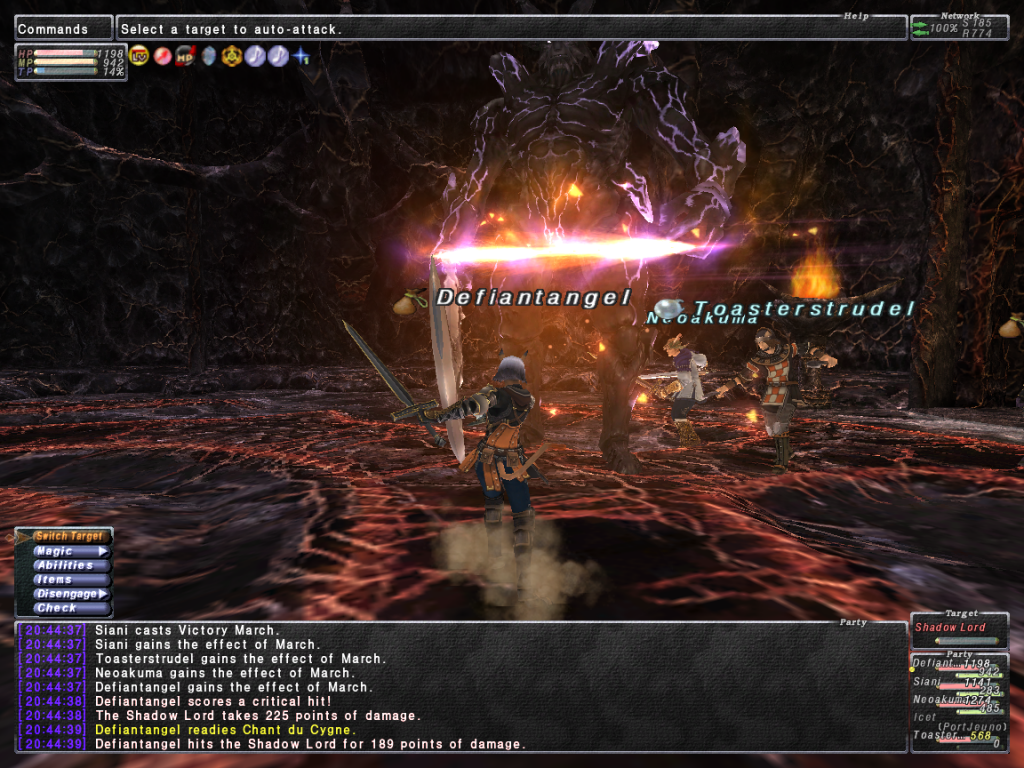The image size is (1024, 768).
Task: Click the golden flower-shaped buff icon
Action: 231,55
